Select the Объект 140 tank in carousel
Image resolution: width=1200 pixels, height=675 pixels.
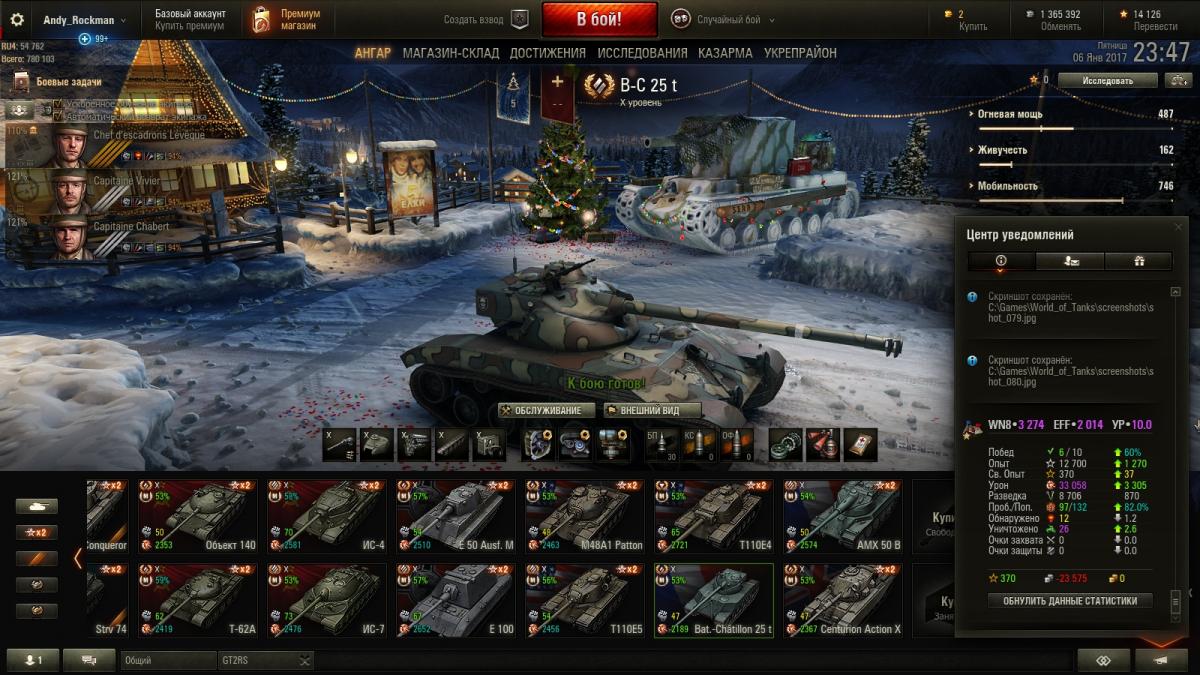197,515
